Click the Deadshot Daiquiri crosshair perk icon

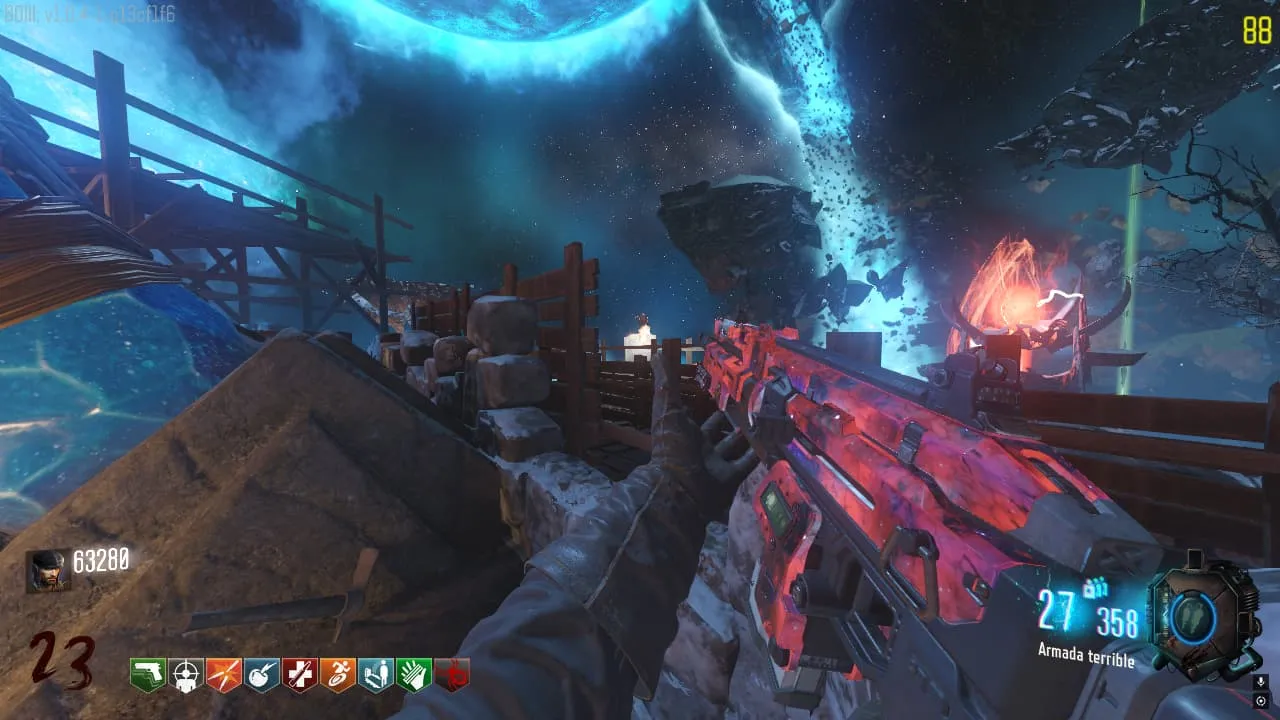point(186,675)
